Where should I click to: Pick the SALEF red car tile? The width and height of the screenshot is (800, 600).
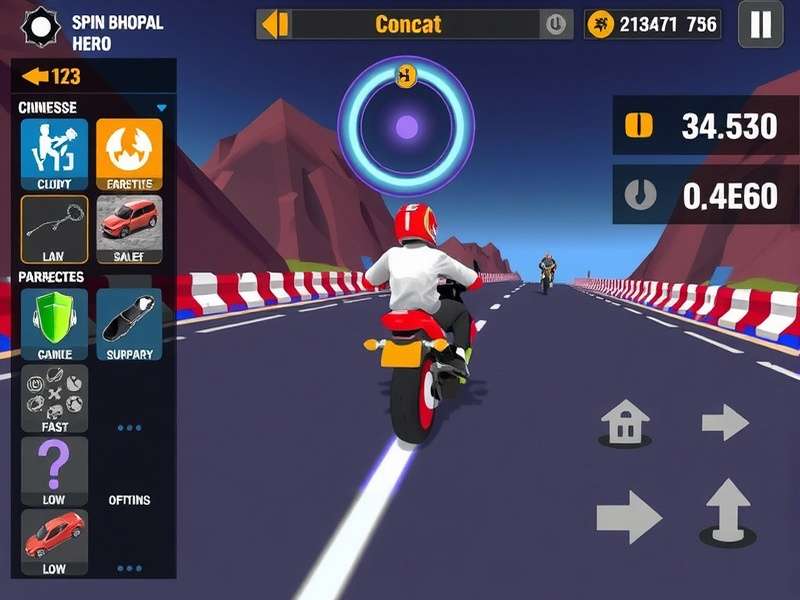point(129,228)
